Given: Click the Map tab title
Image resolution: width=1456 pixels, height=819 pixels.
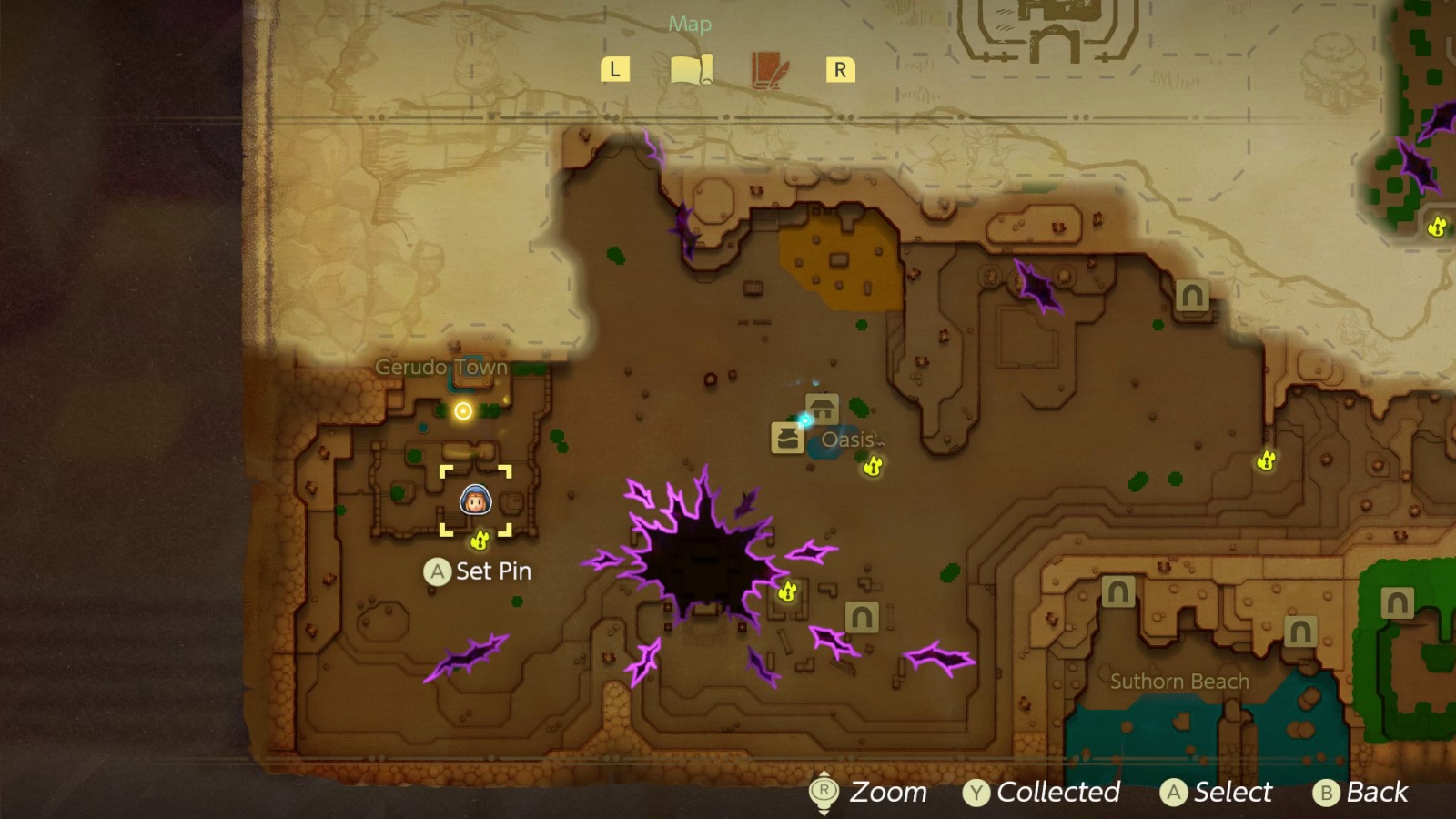Looking at the screenshot, I should tap(690, 25).
